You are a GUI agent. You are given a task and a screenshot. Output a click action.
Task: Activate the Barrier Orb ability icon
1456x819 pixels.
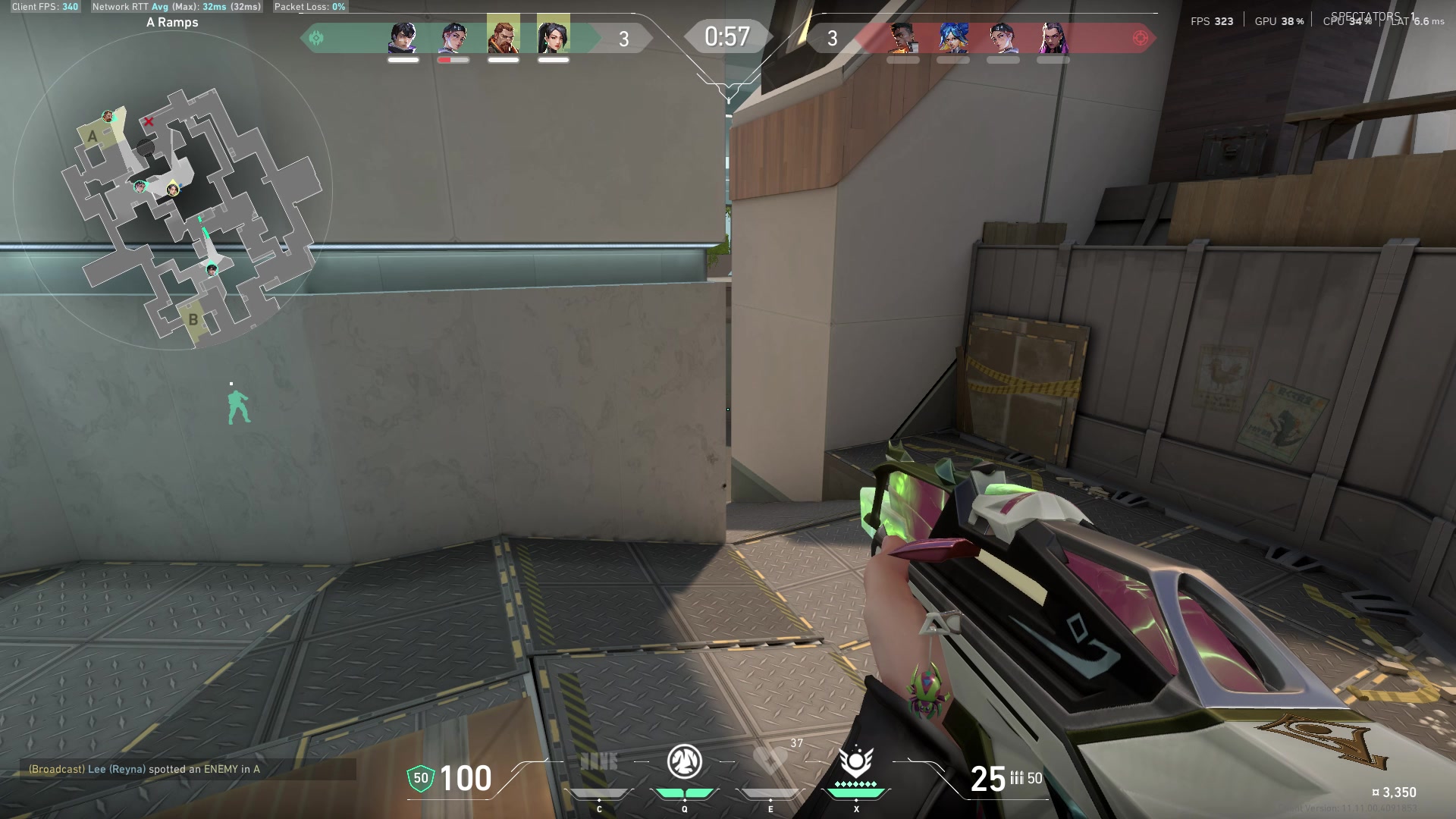599,762
